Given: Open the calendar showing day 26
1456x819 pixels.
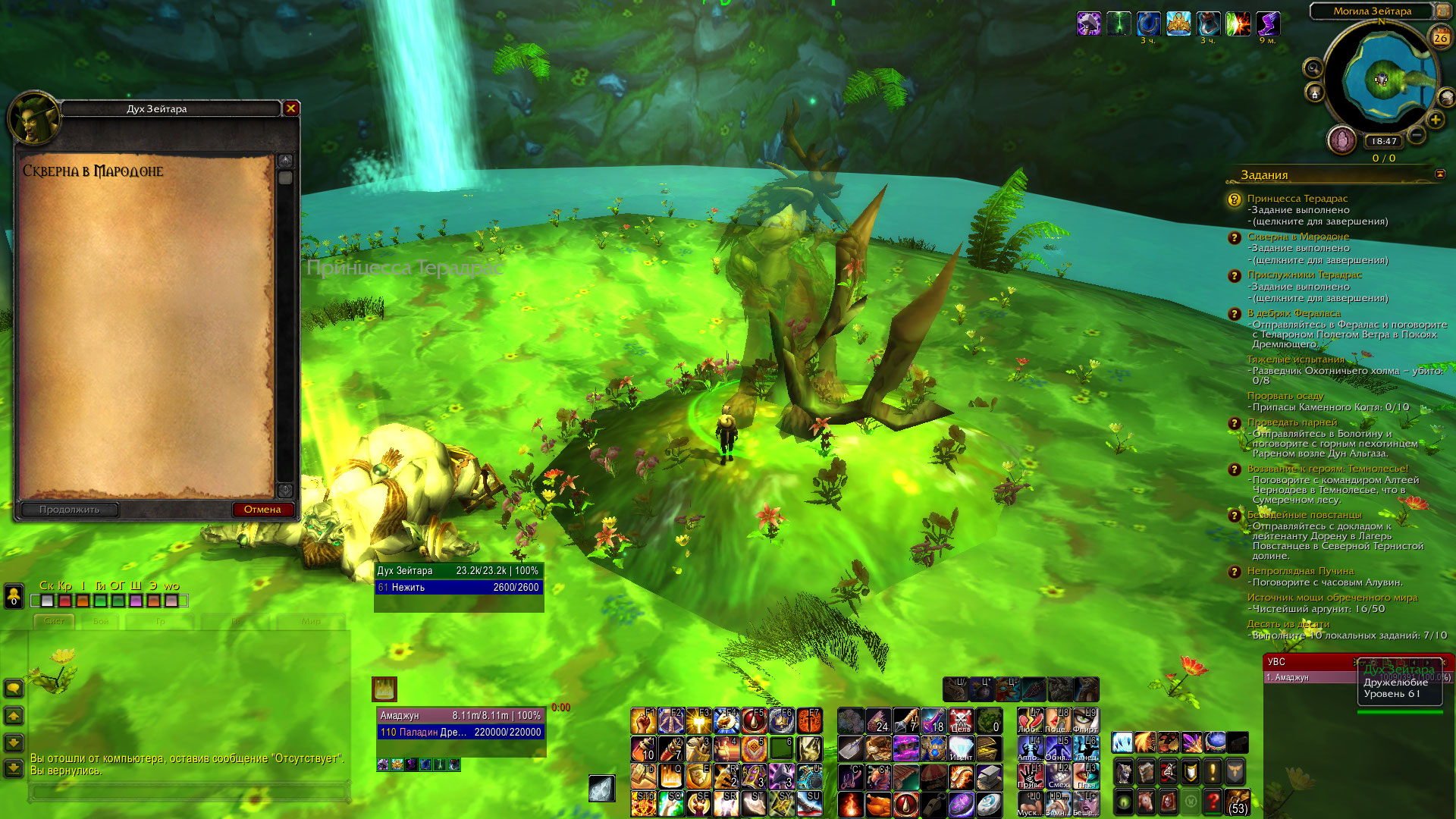Looking at the screenshot, I should pos(1440,36).
